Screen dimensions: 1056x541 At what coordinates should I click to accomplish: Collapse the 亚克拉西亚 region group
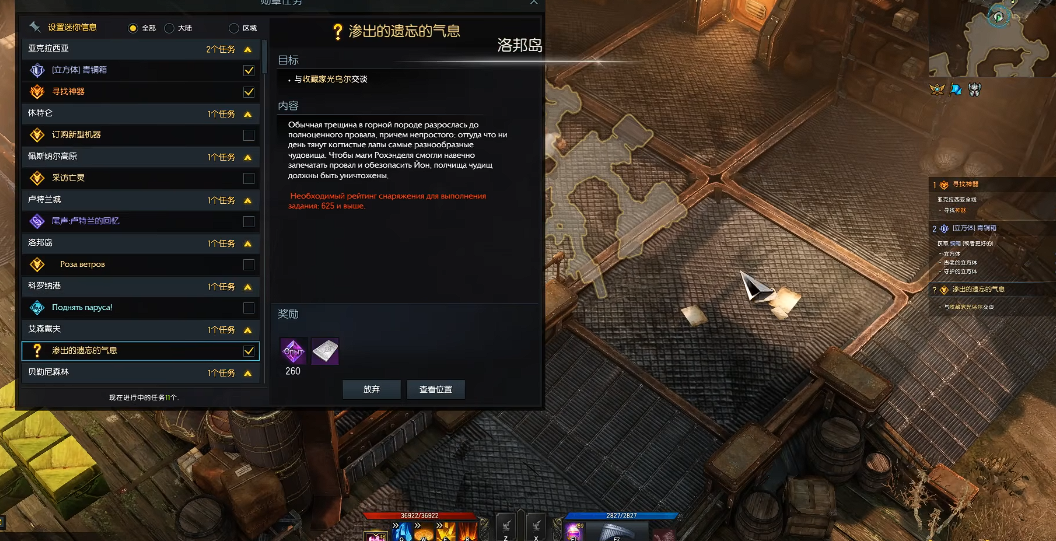[247, 49]
